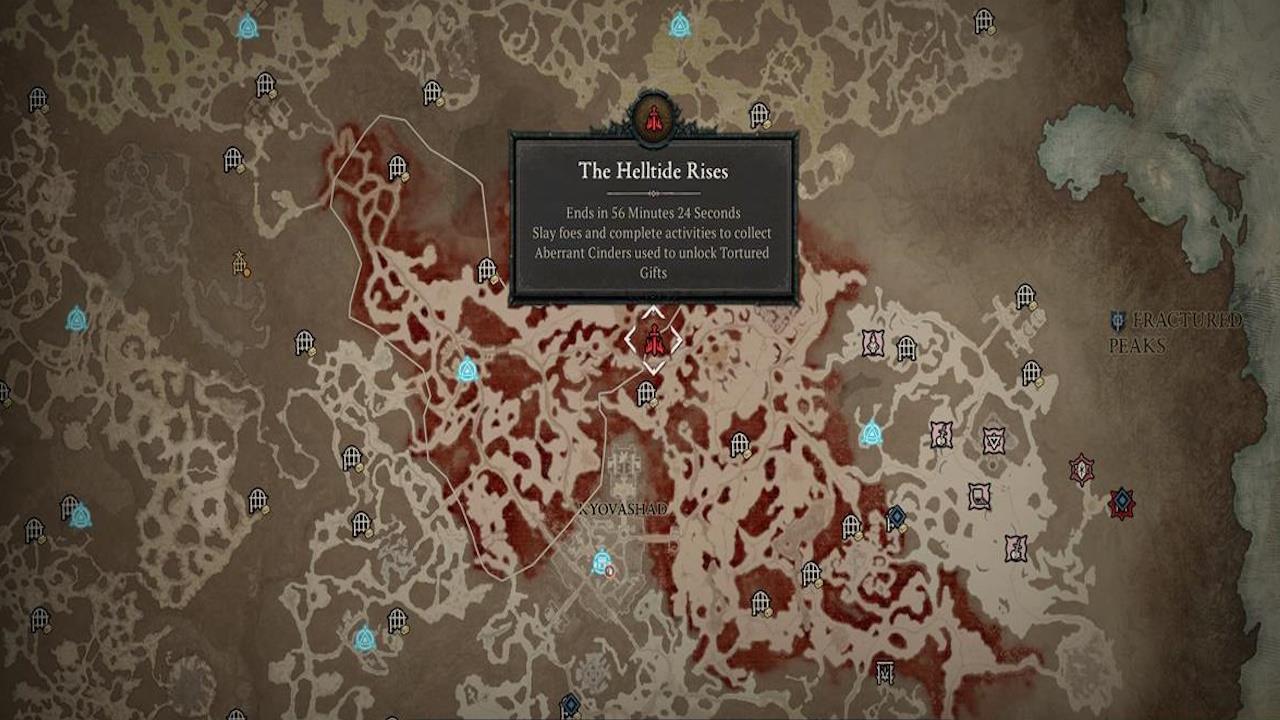
Task: Click the Fractured Peaks region shield emblem
Action: click(1119, 322)
